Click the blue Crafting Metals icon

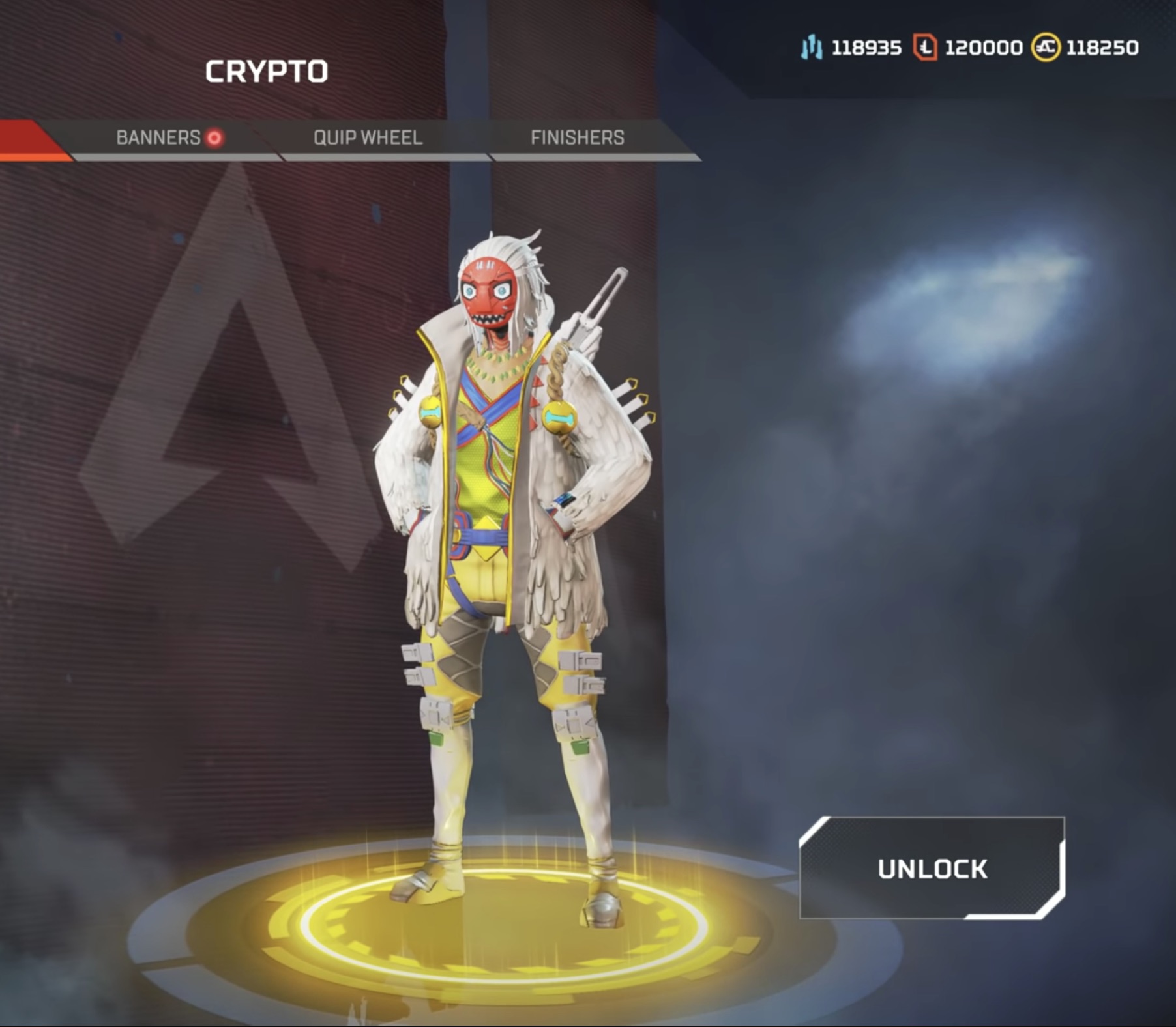(810, 46)
